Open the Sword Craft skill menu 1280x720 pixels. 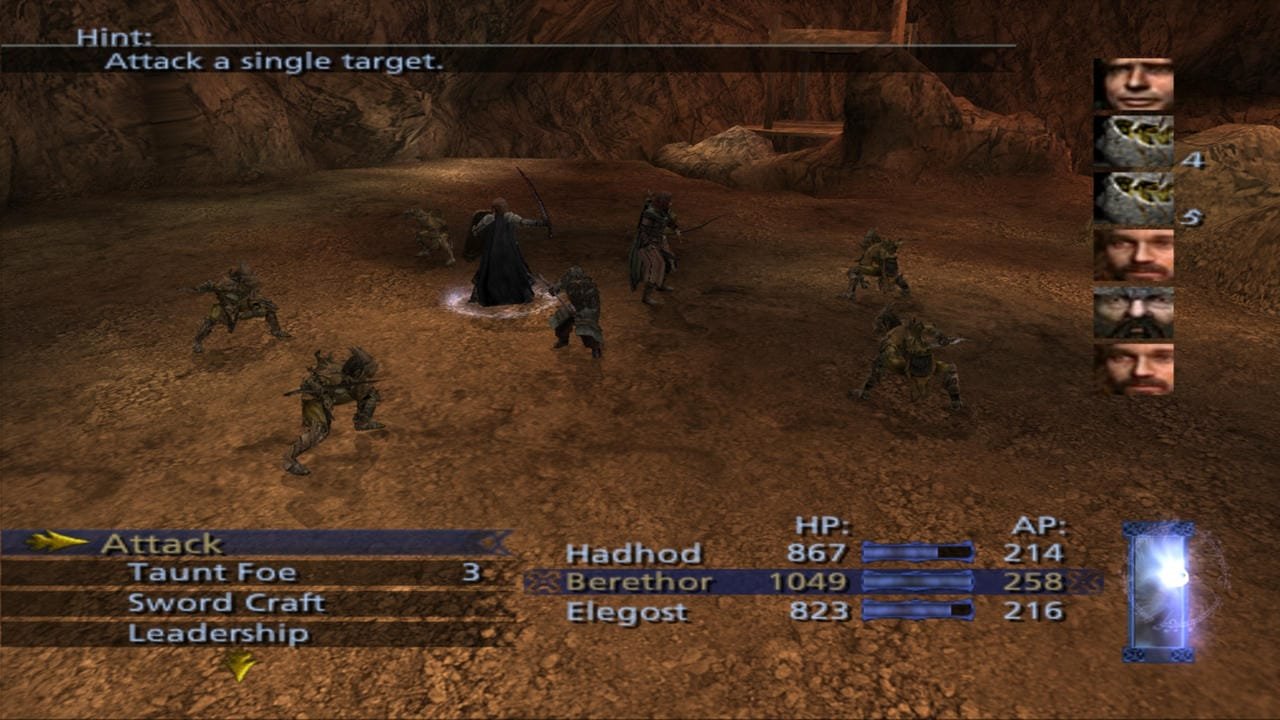pyautogui.click(x=226, y=603)
